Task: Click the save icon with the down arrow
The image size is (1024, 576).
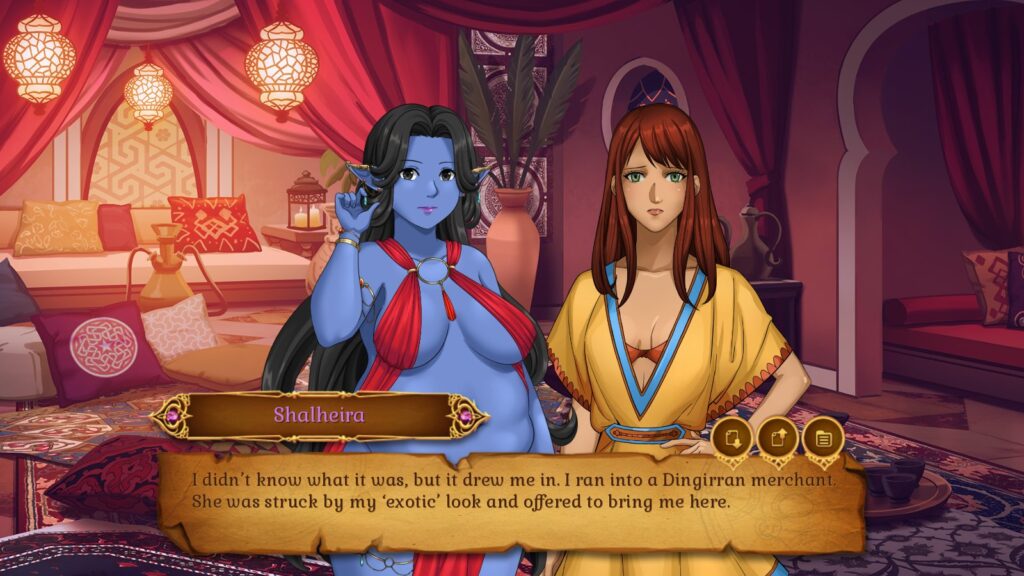Action: [732, 438]
